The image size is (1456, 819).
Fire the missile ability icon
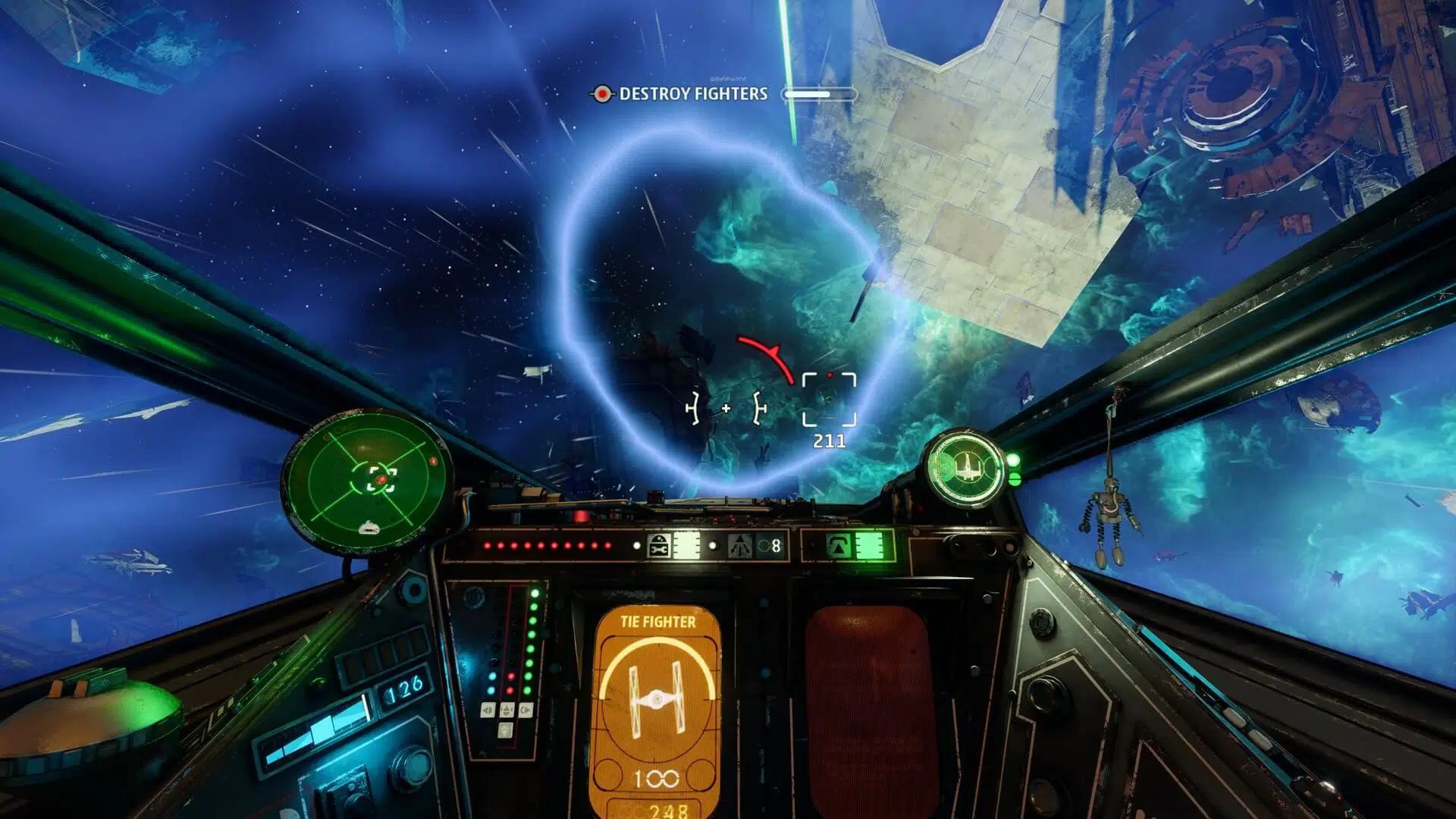(x=740, y=546)
